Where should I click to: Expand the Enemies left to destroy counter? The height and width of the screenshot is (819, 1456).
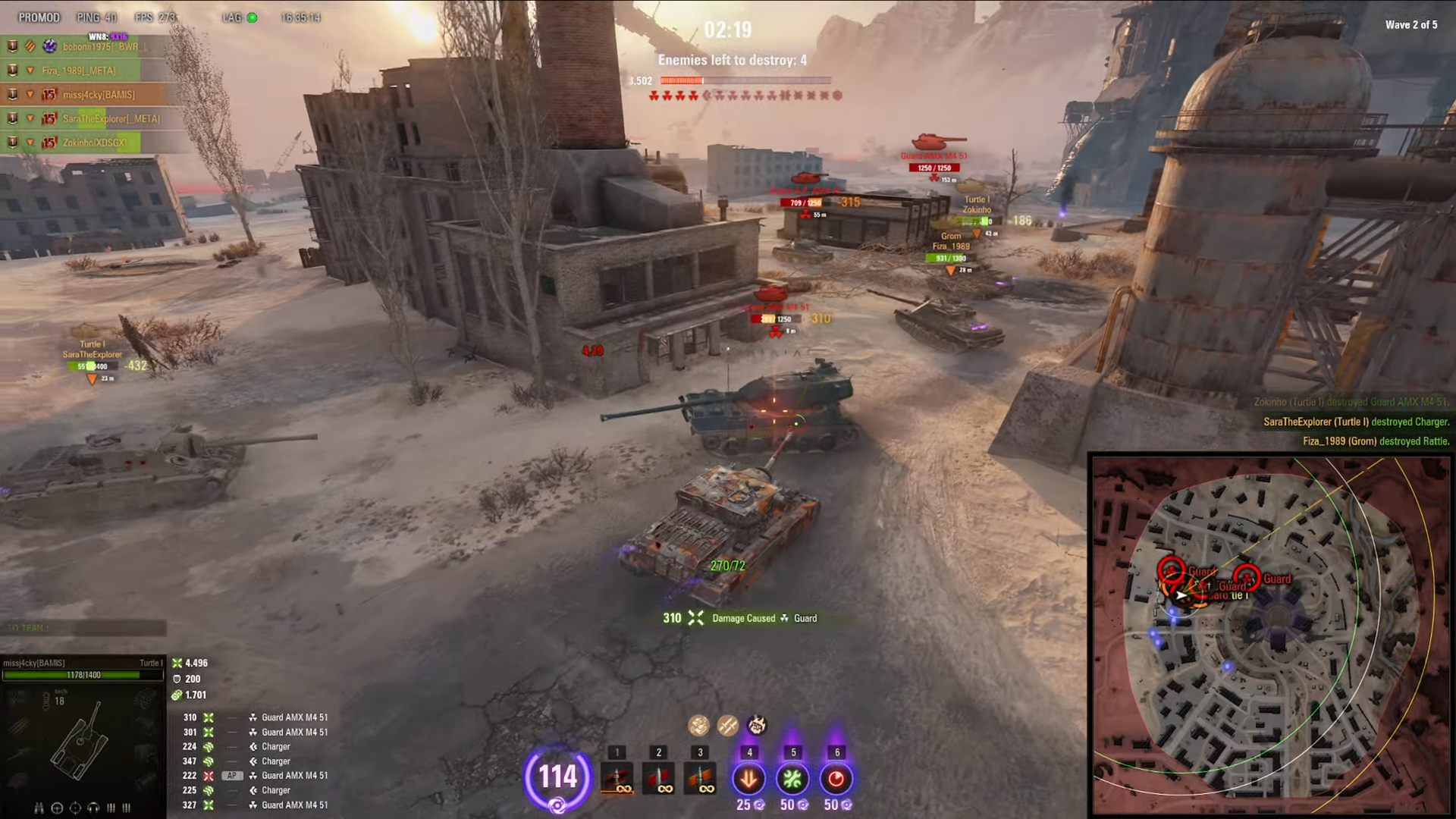(732, 60)
